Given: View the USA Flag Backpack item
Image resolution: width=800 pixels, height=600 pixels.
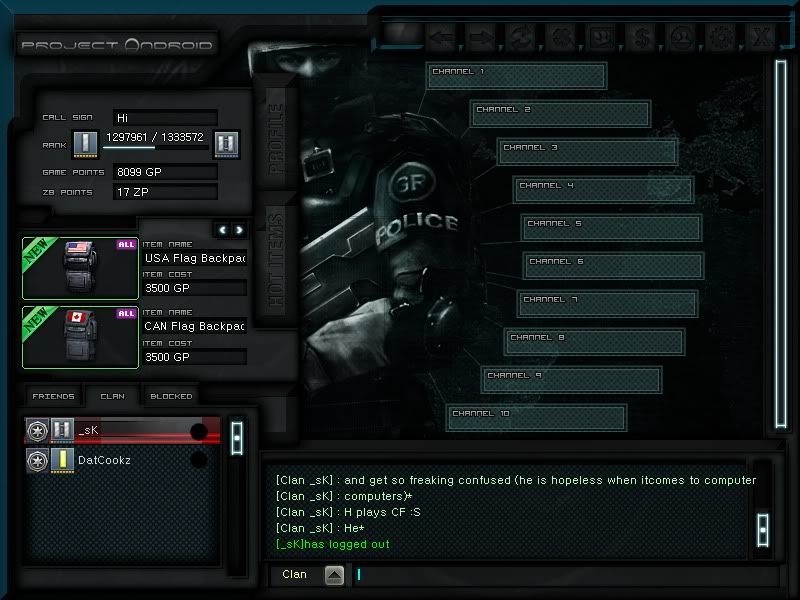Looking at the screenshot, I should coord(81,268).
